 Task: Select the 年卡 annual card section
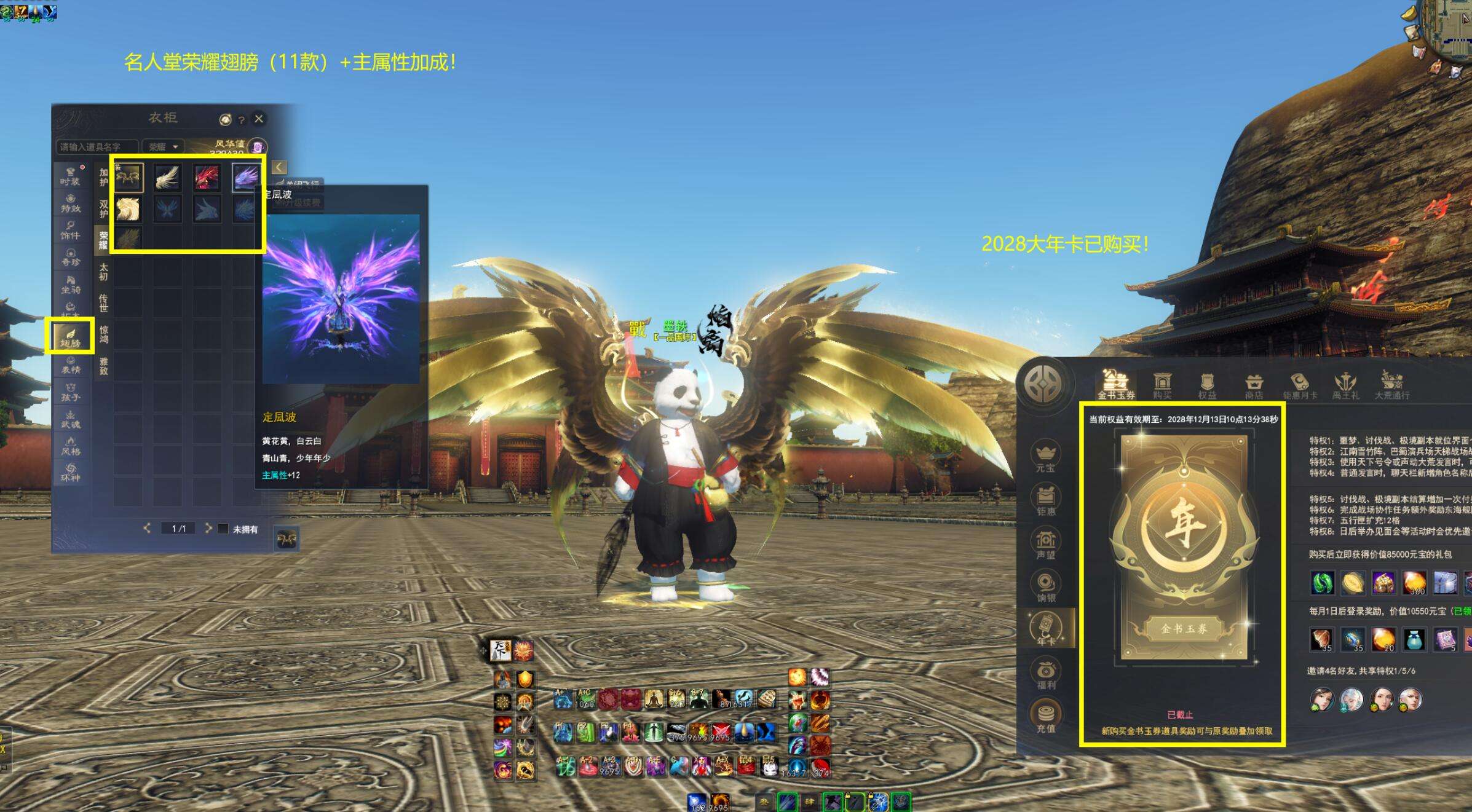pyautogui.click(x=1045, y=629)
